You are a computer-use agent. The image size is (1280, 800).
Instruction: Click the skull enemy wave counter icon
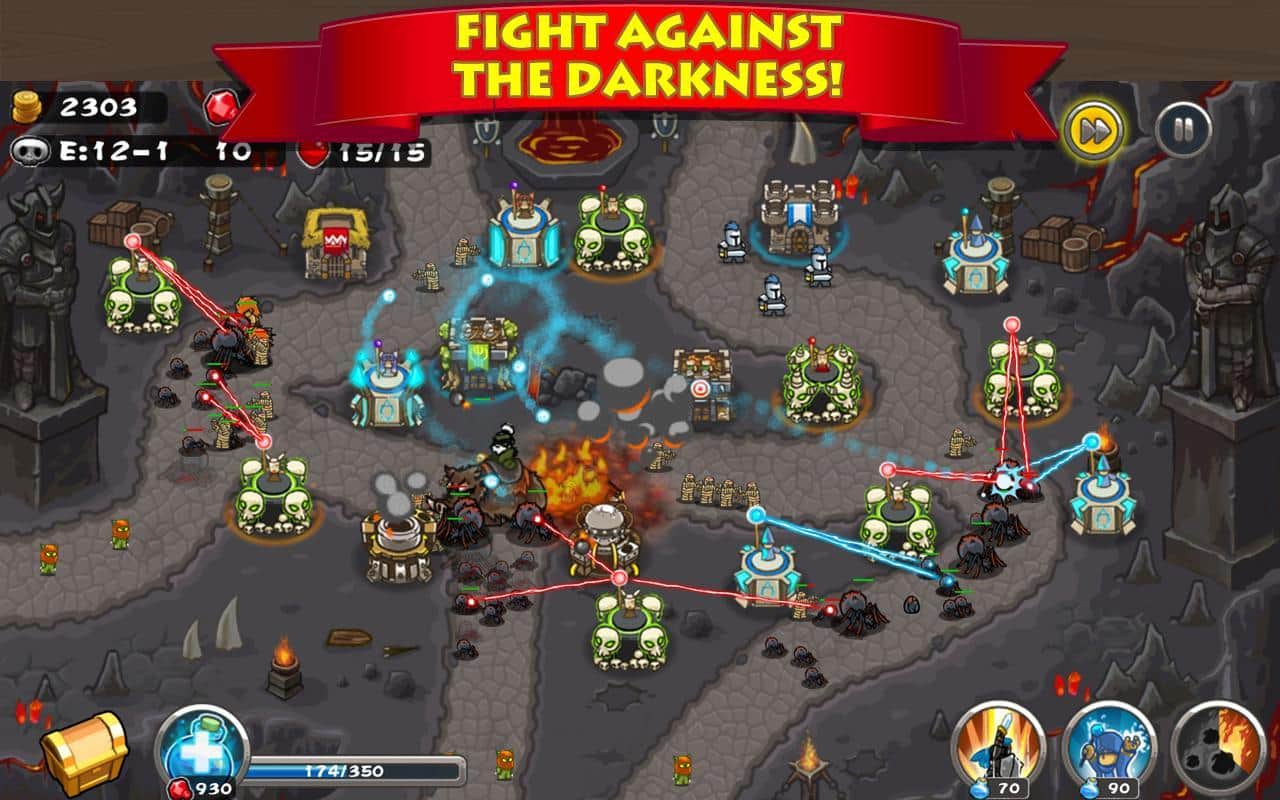(x=32, y=151)
